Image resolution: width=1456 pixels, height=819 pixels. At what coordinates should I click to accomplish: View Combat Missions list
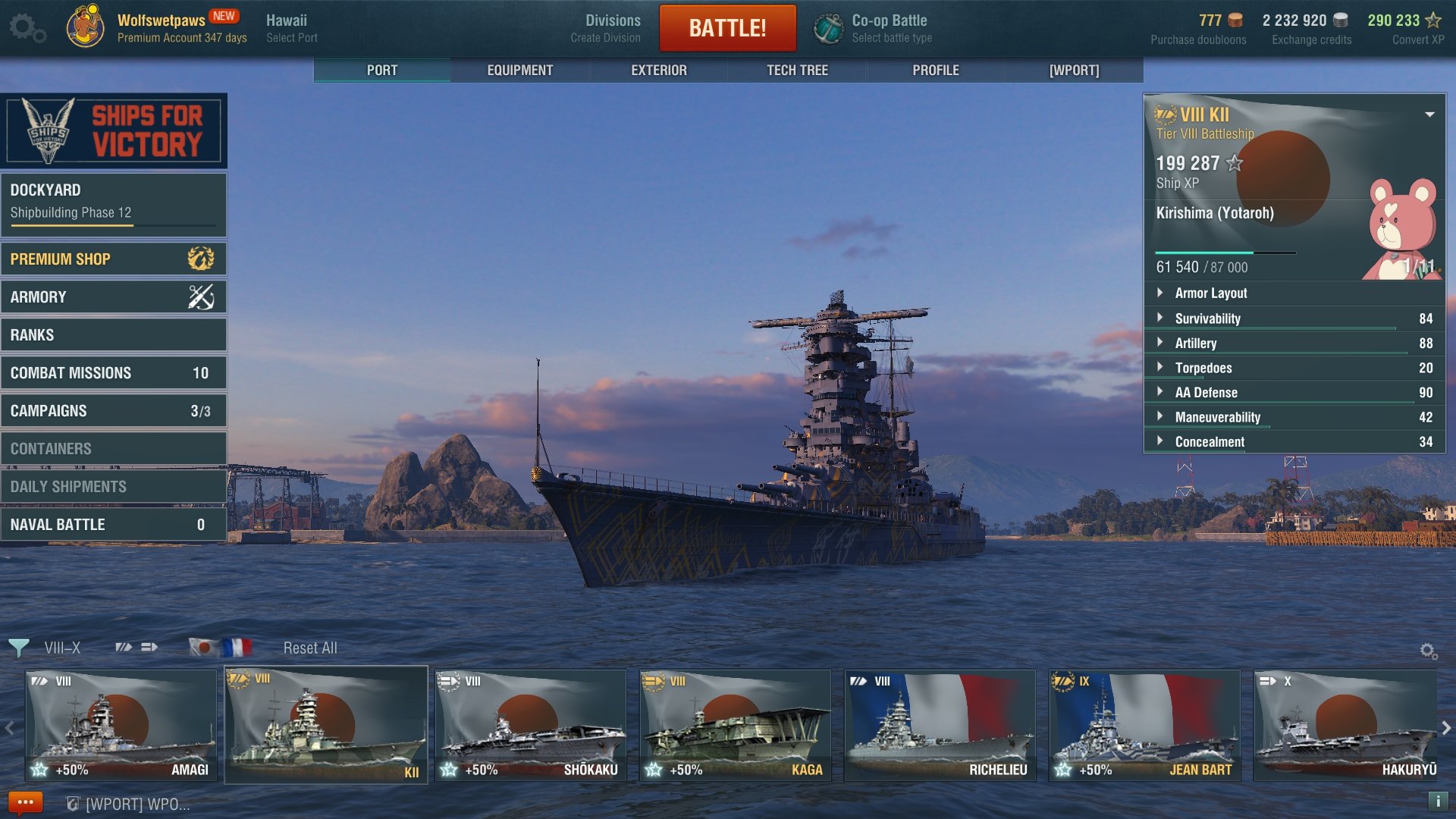[x=114, y=373]
